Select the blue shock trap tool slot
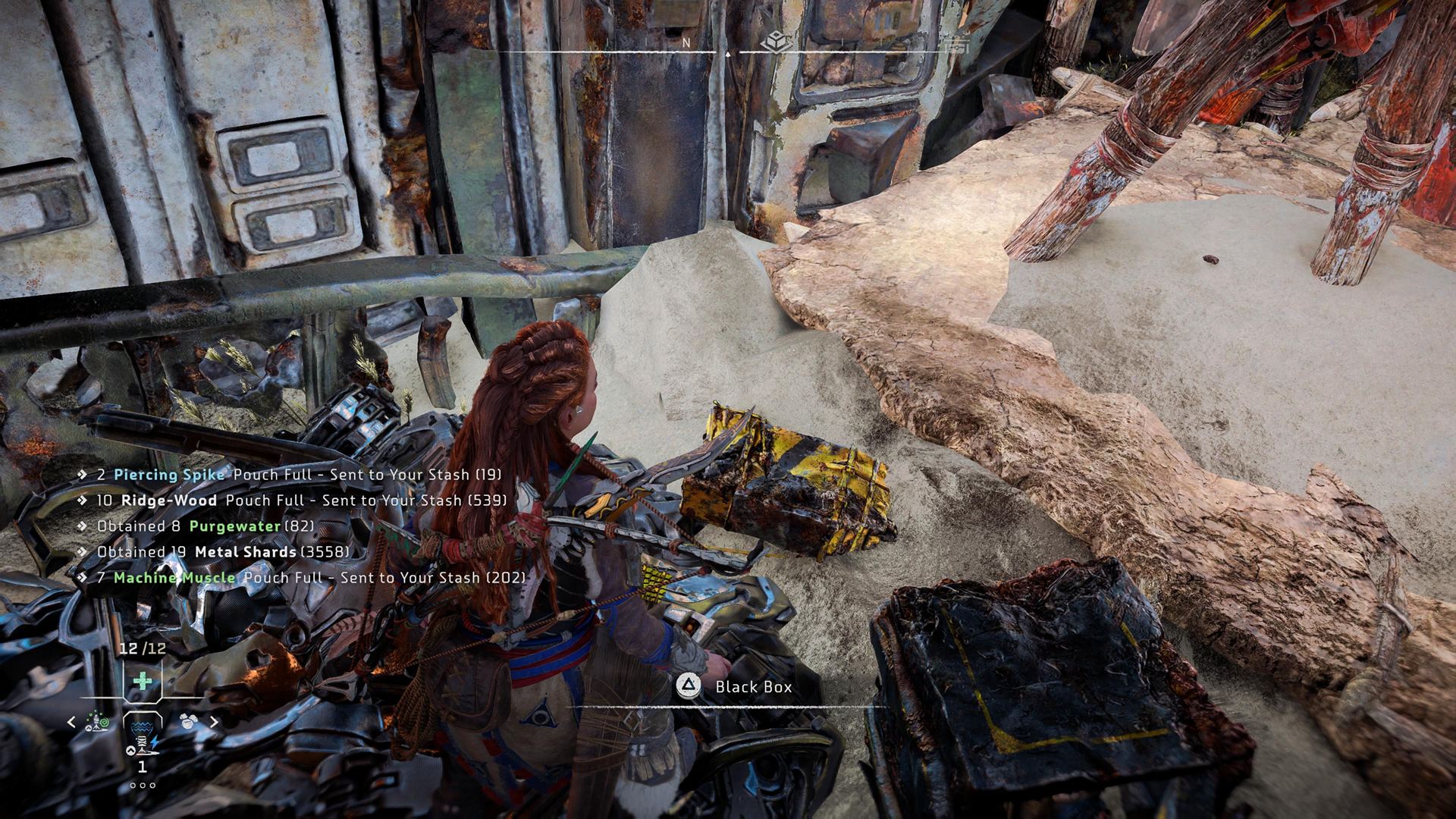1456x819 pixels. click(142, 734)
